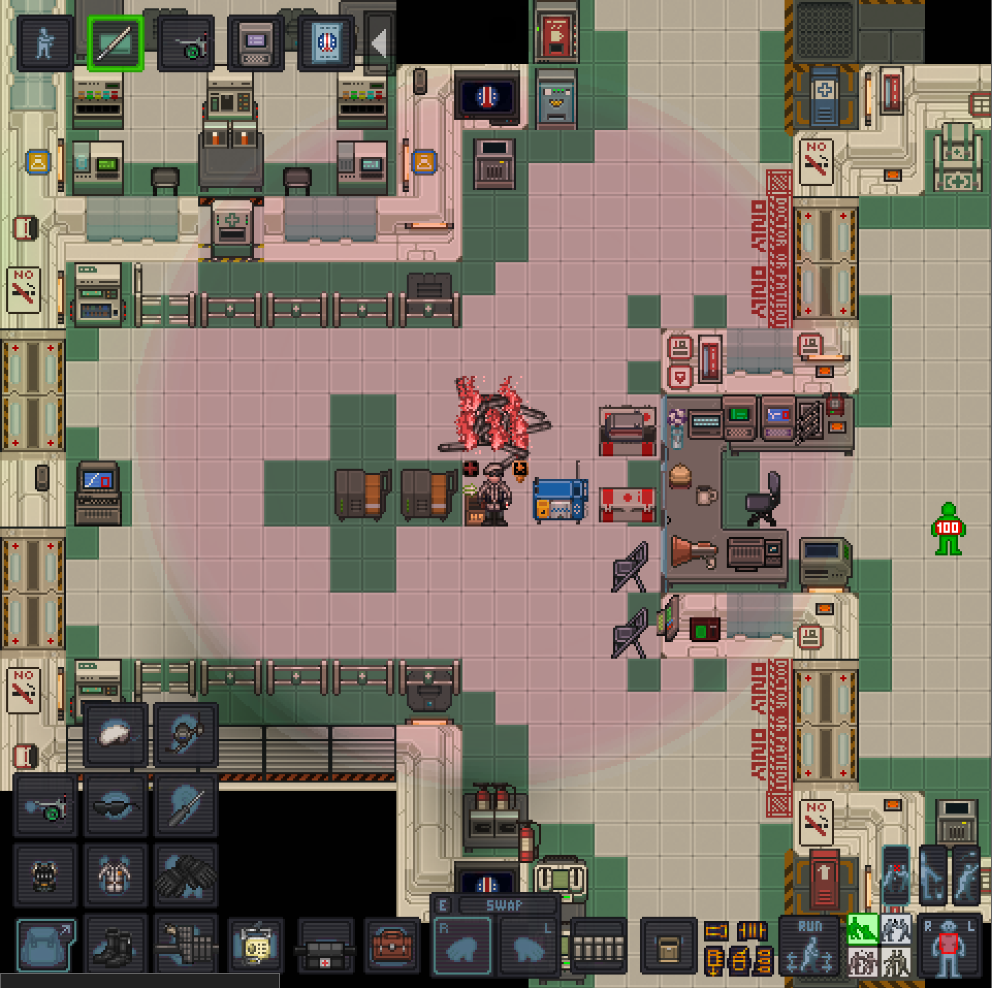Open the medical belt slot
This screenshot has width=992, height=988.
pyautogui.click(x=326, y=945)
